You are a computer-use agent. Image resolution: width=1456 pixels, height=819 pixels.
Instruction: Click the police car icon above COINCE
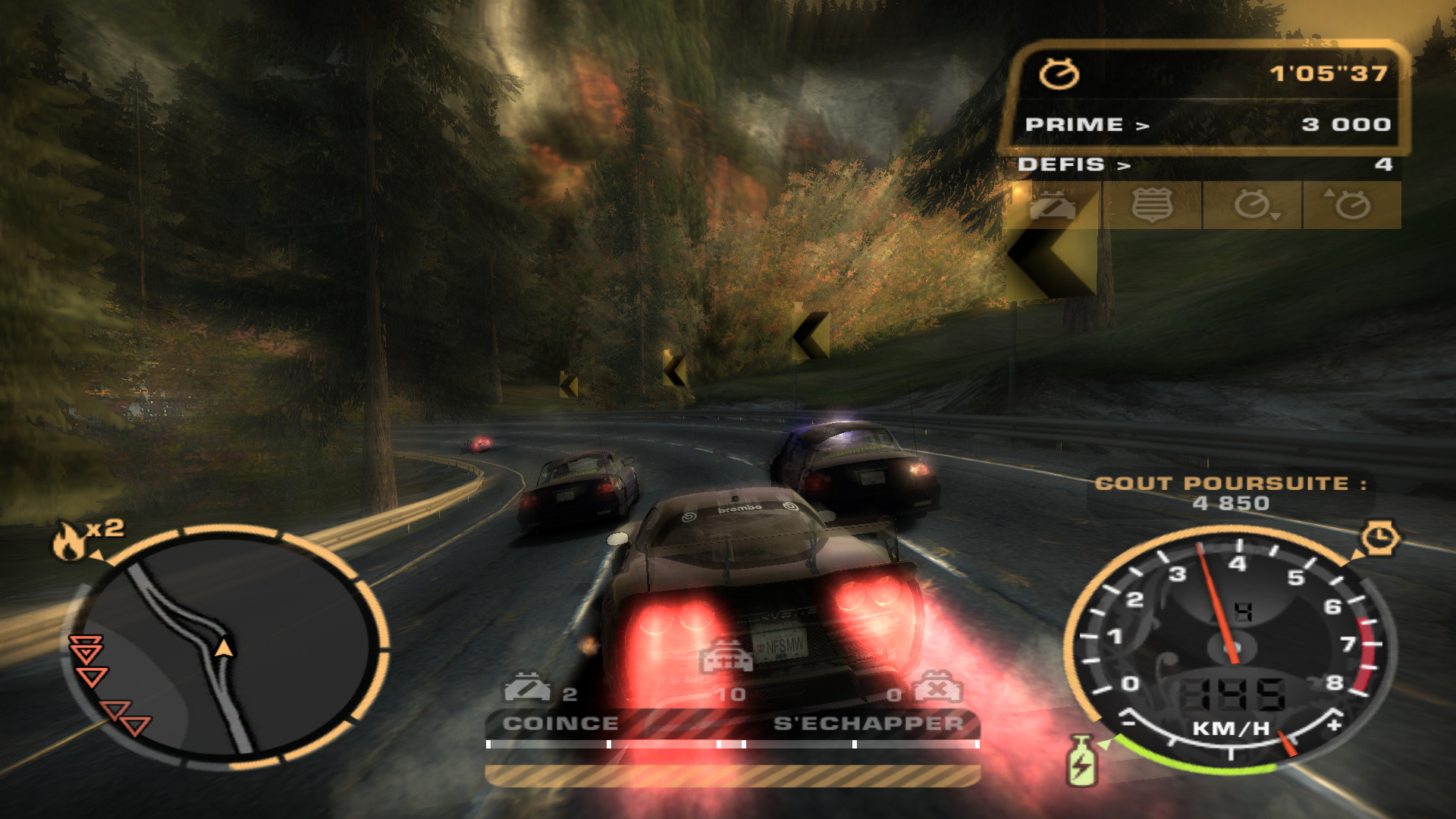[x=527, y=687]
